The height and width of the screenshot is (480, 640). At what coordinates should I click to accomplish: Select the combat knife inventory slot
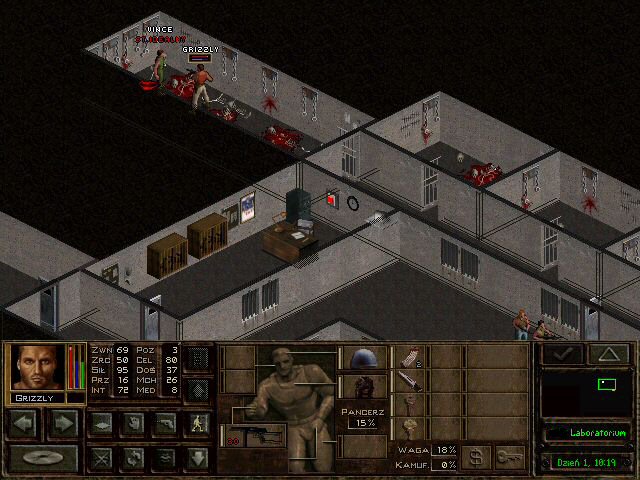coord(410,381)
